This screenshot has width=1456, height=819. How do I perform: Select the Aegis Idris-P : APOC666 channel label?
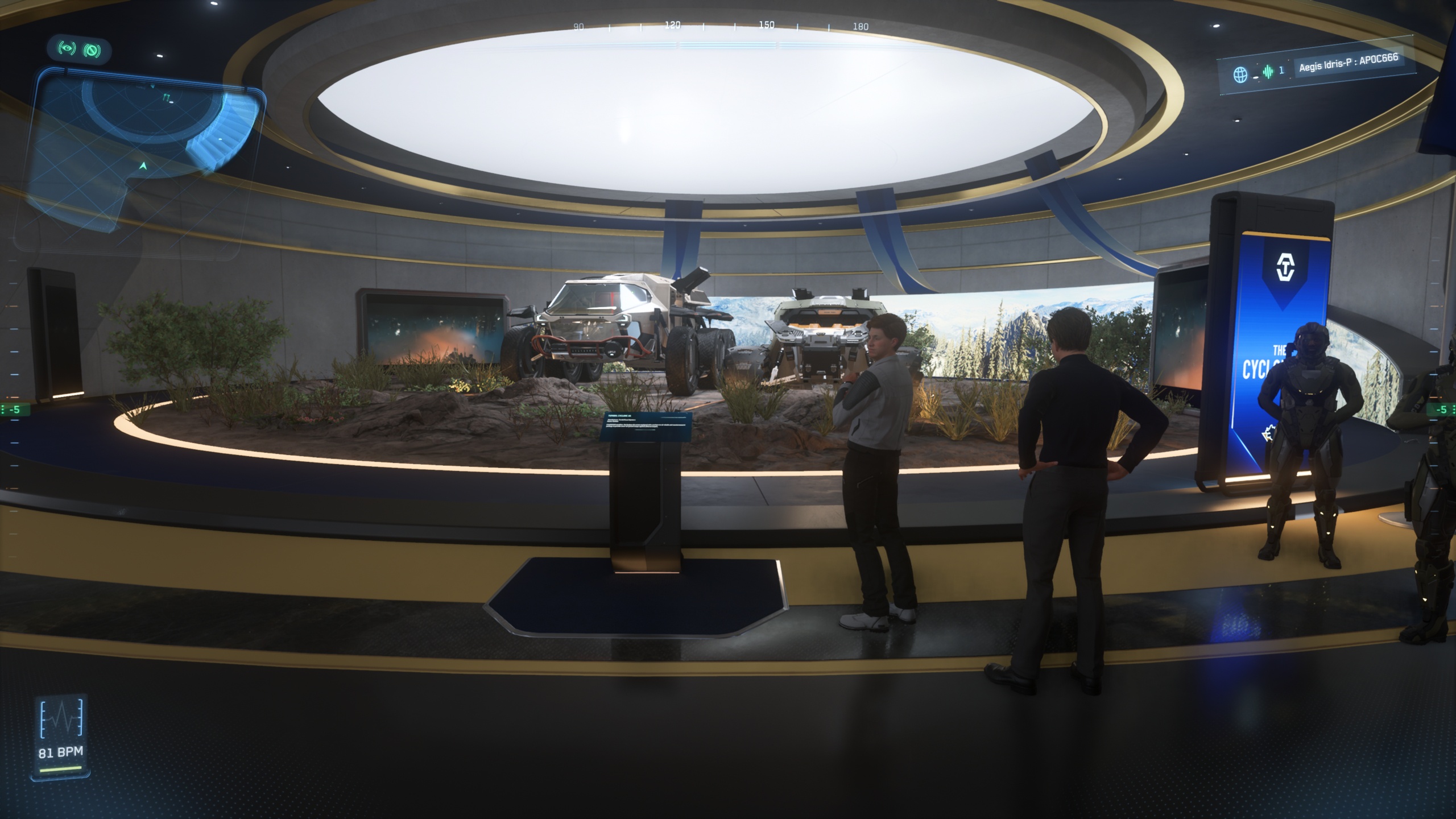pyautogui.click(x=1348, y=63)
